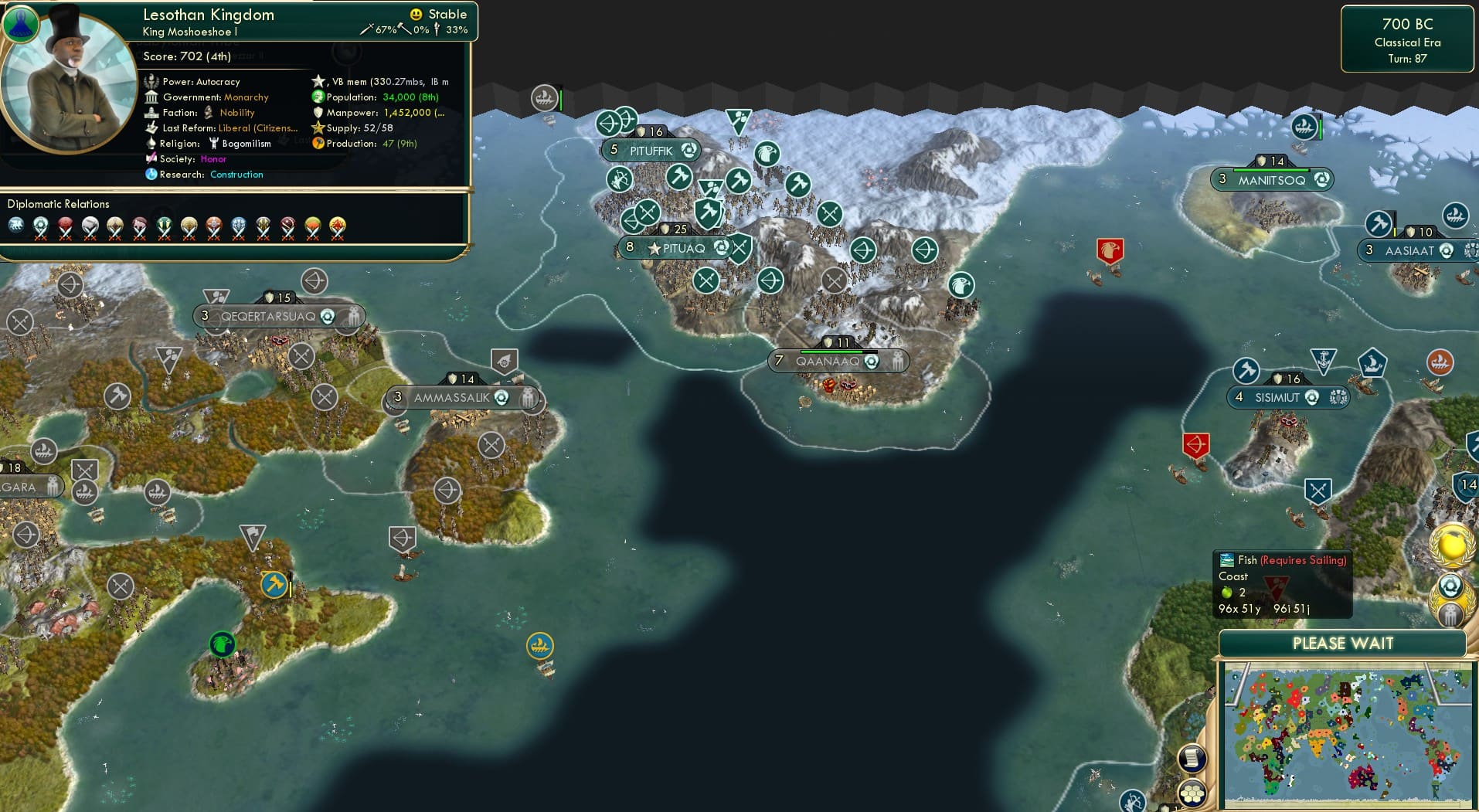Expand the Qeqertarsuaq banner production circle
Image resolution: width=1479 pixels, height=812 pixels.
[x=328, y=315]
